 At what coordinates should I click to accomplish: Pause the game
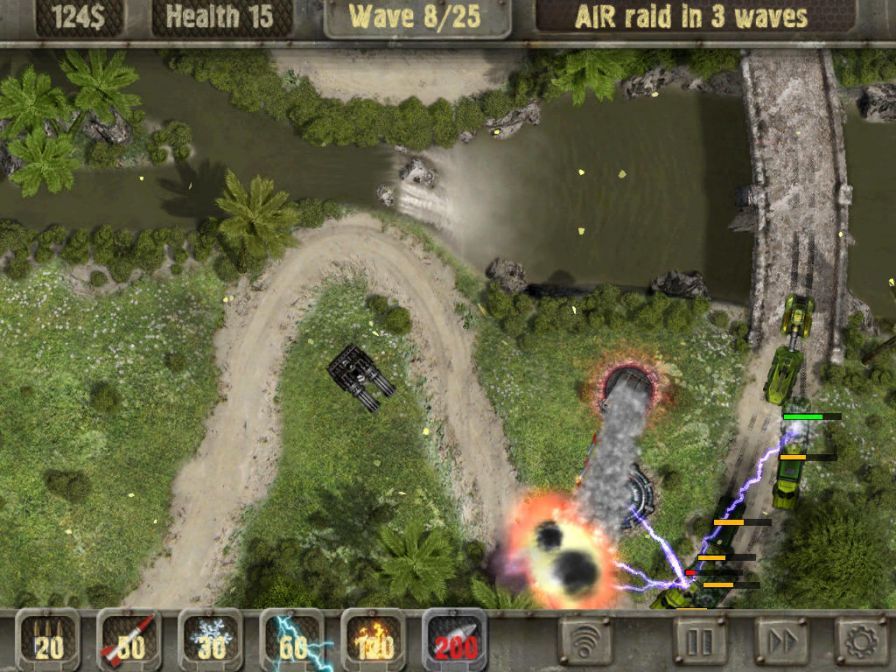pos(699,640)
